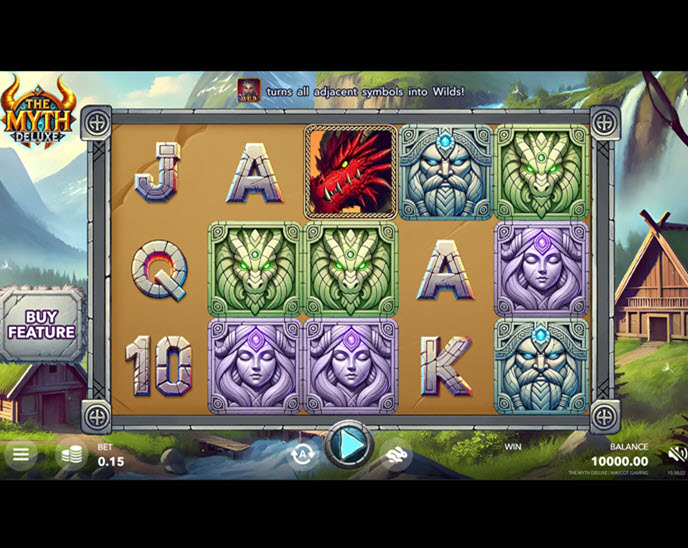Open the hamburger menu

pos(20,453)
